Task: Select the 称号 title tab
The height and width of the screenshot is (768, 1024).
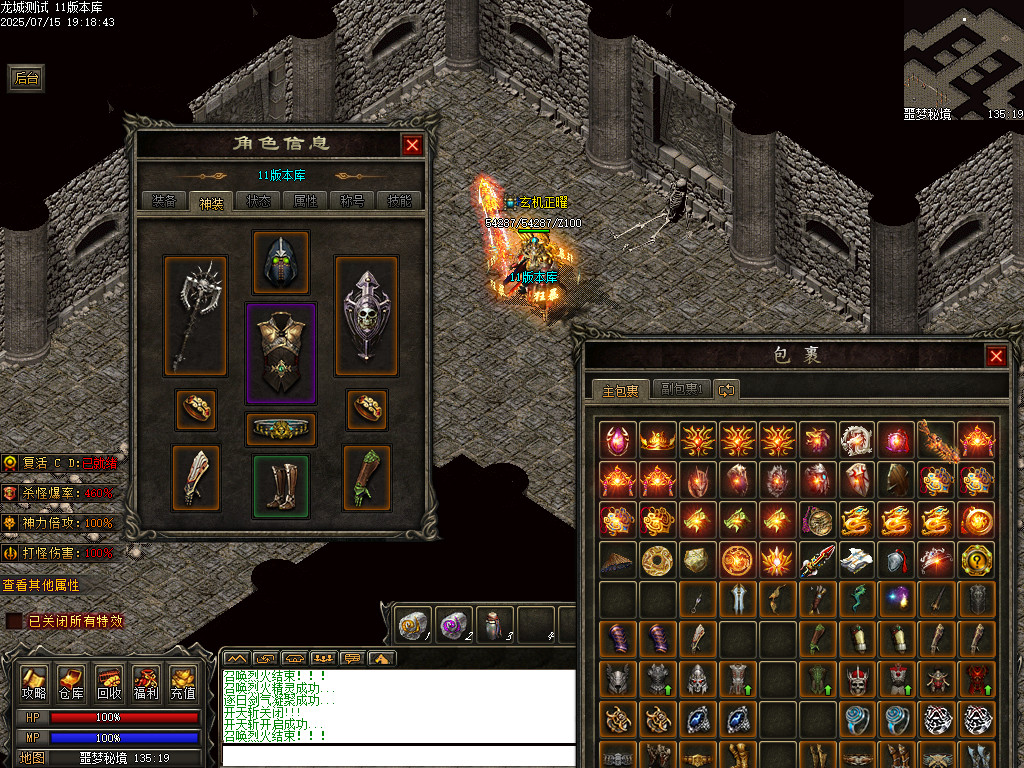Action: [352, 201]
